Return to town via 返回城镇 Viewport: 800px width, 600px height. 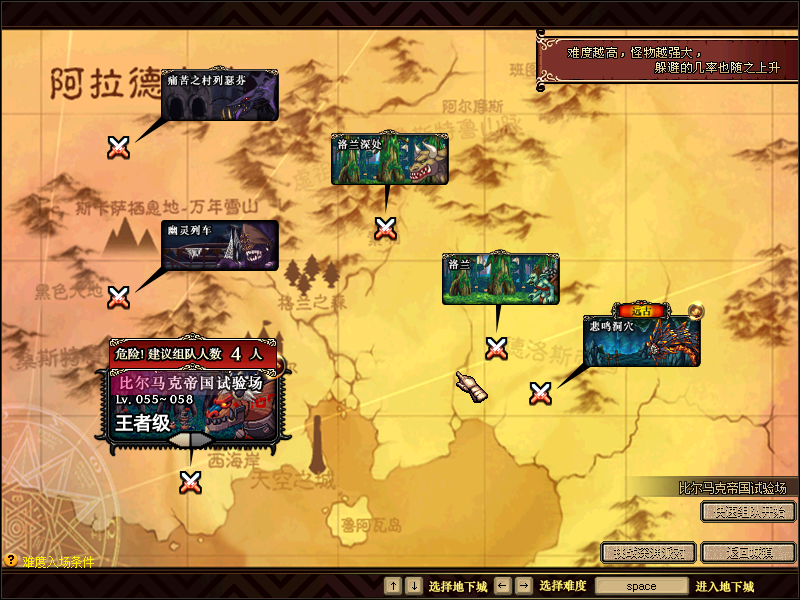[x=748, y=552]
